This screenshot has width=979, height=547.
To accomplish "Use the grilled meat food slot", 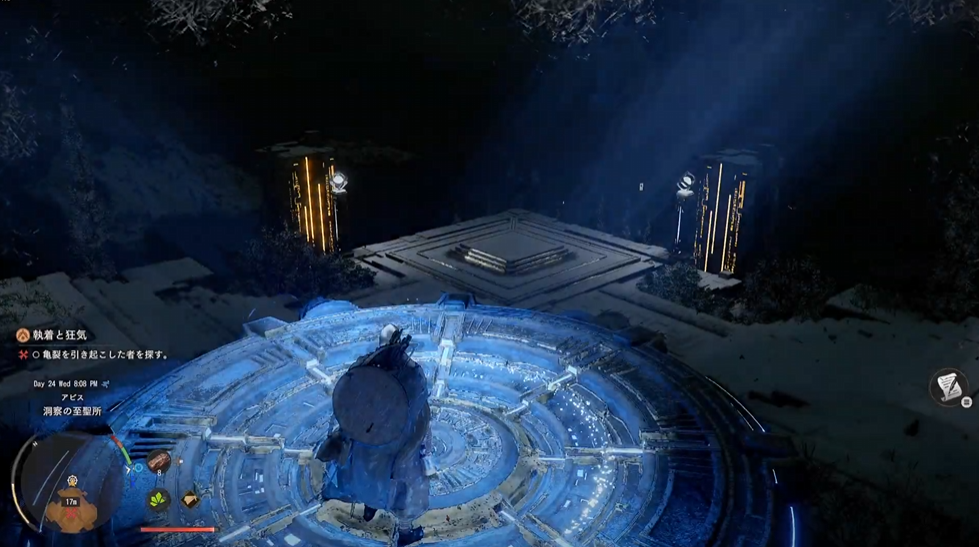I will [159, 461].
